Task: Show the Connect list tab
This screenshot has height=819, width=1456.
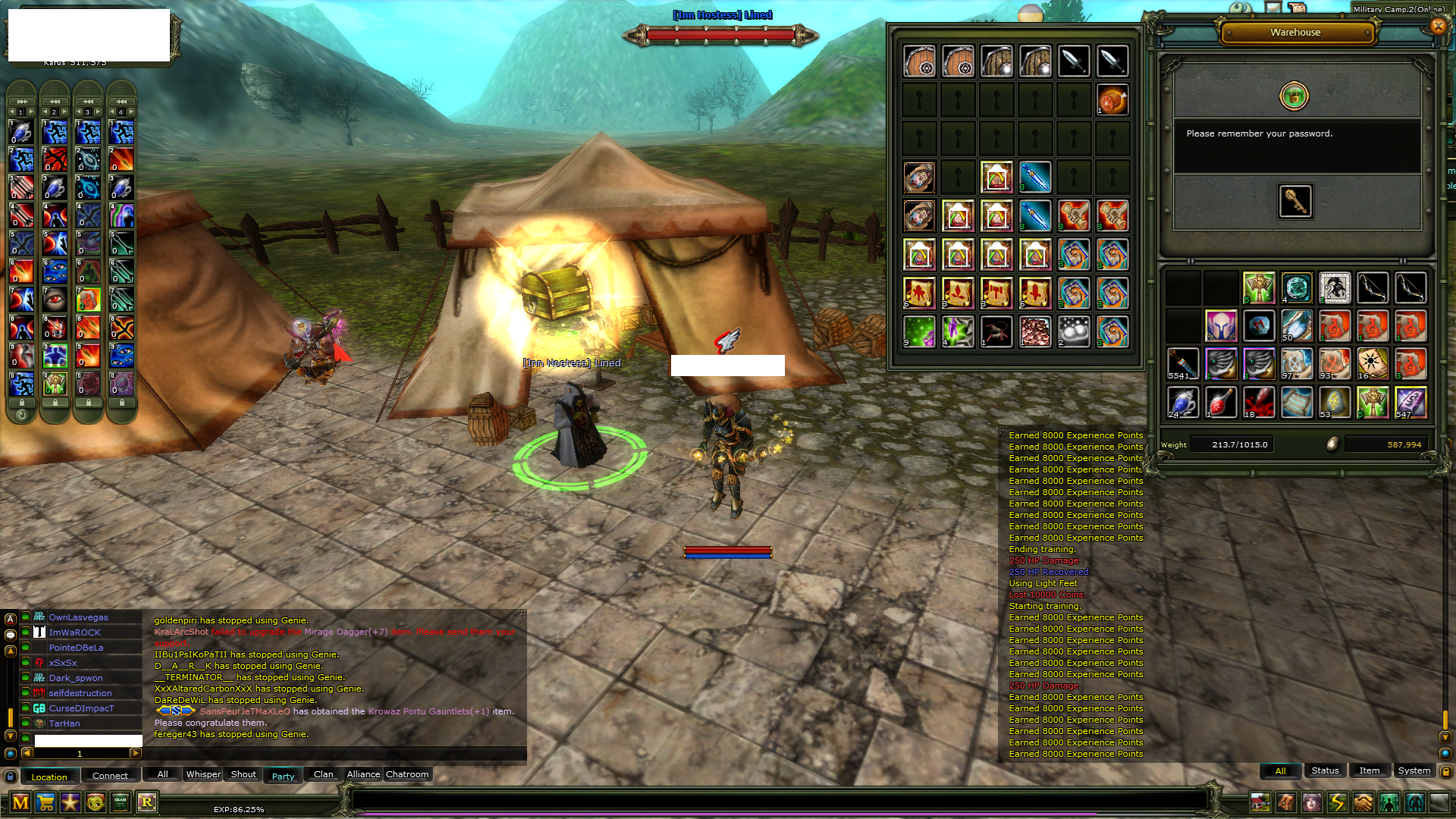Action: point(110,776)
